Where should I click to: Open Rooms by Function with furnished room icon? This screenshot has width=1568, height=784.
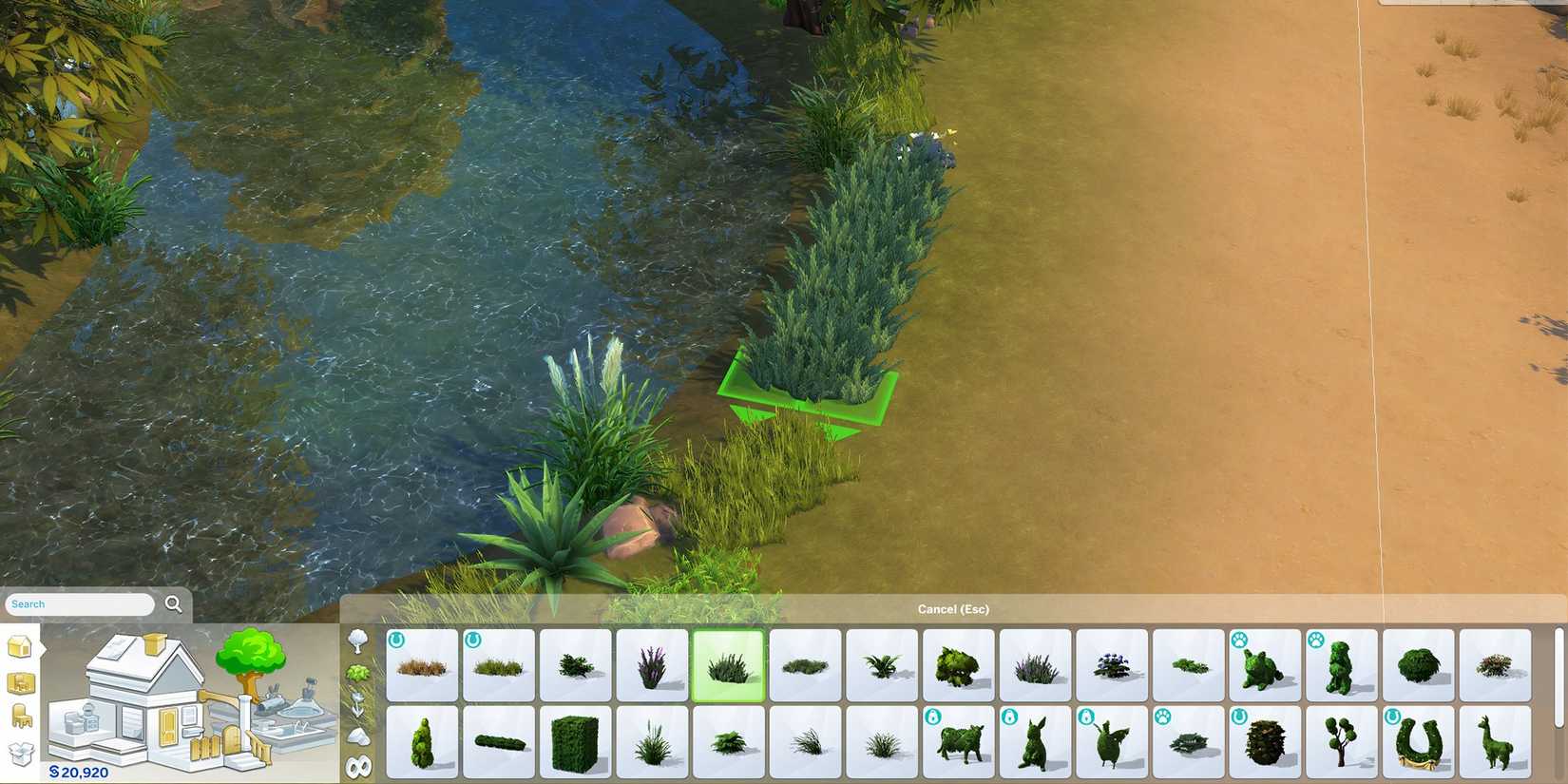tap(20, 684)
